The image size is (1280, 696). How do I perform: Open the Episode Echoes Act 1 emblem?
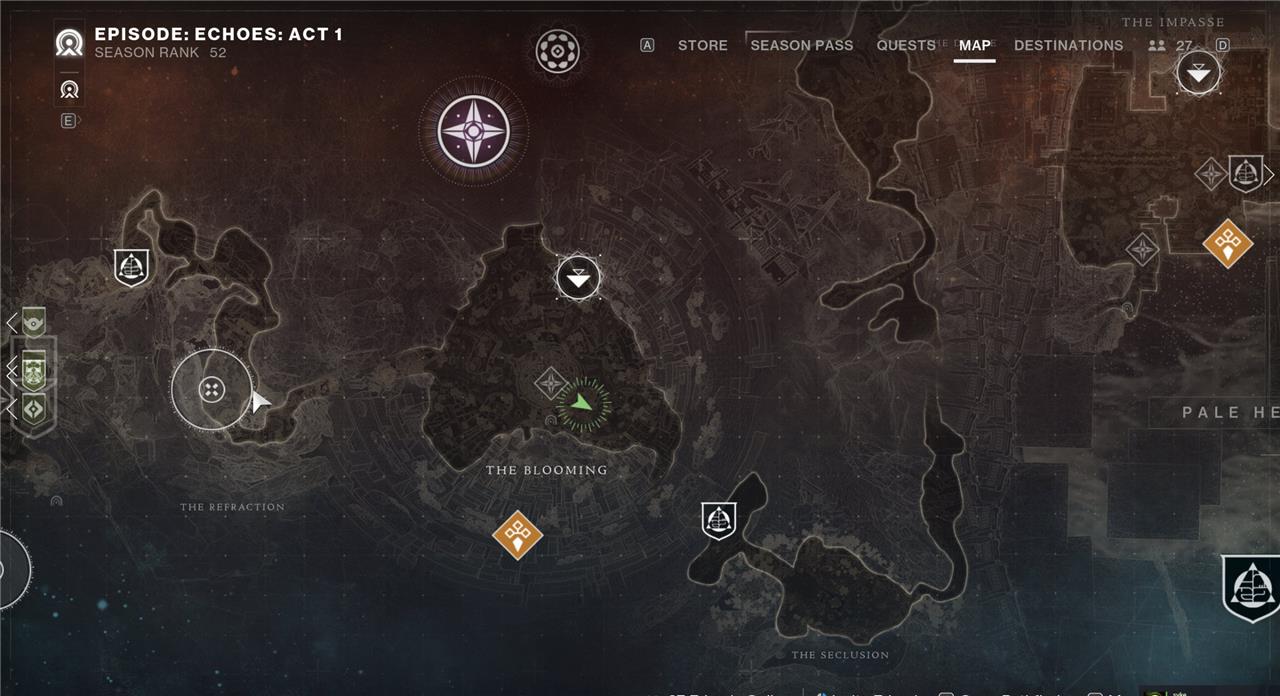[x=69, y=43]
